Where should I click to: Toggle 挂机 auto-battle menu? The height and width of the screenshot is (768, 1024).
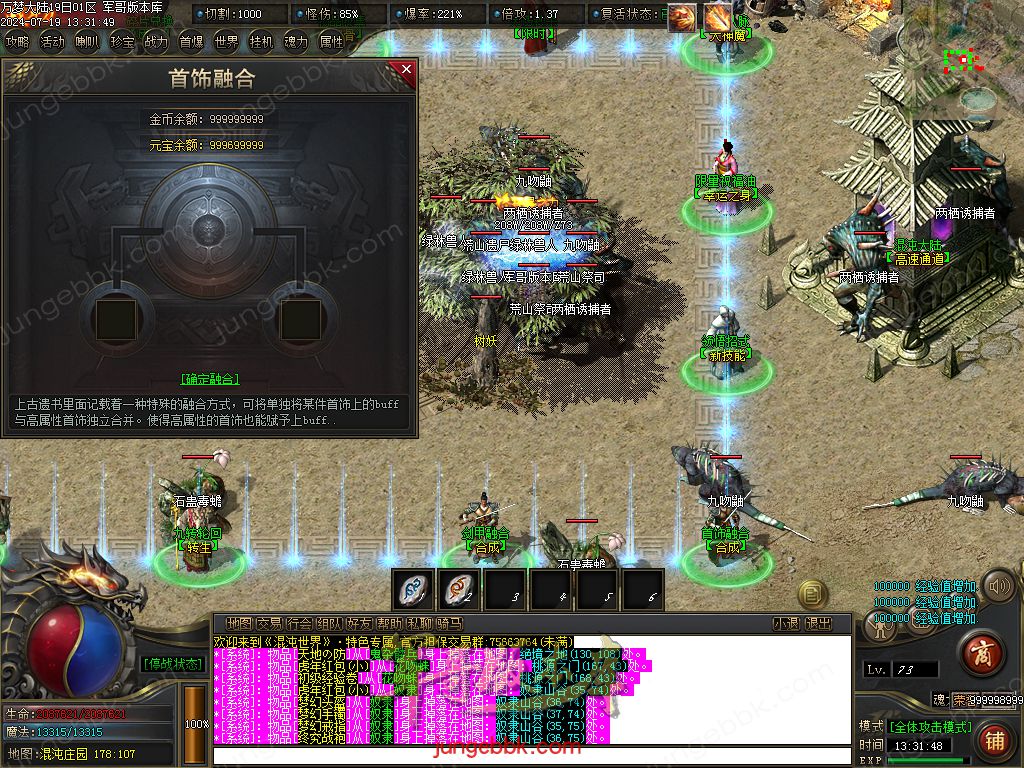pyautogui.click(x=261, y=42)
